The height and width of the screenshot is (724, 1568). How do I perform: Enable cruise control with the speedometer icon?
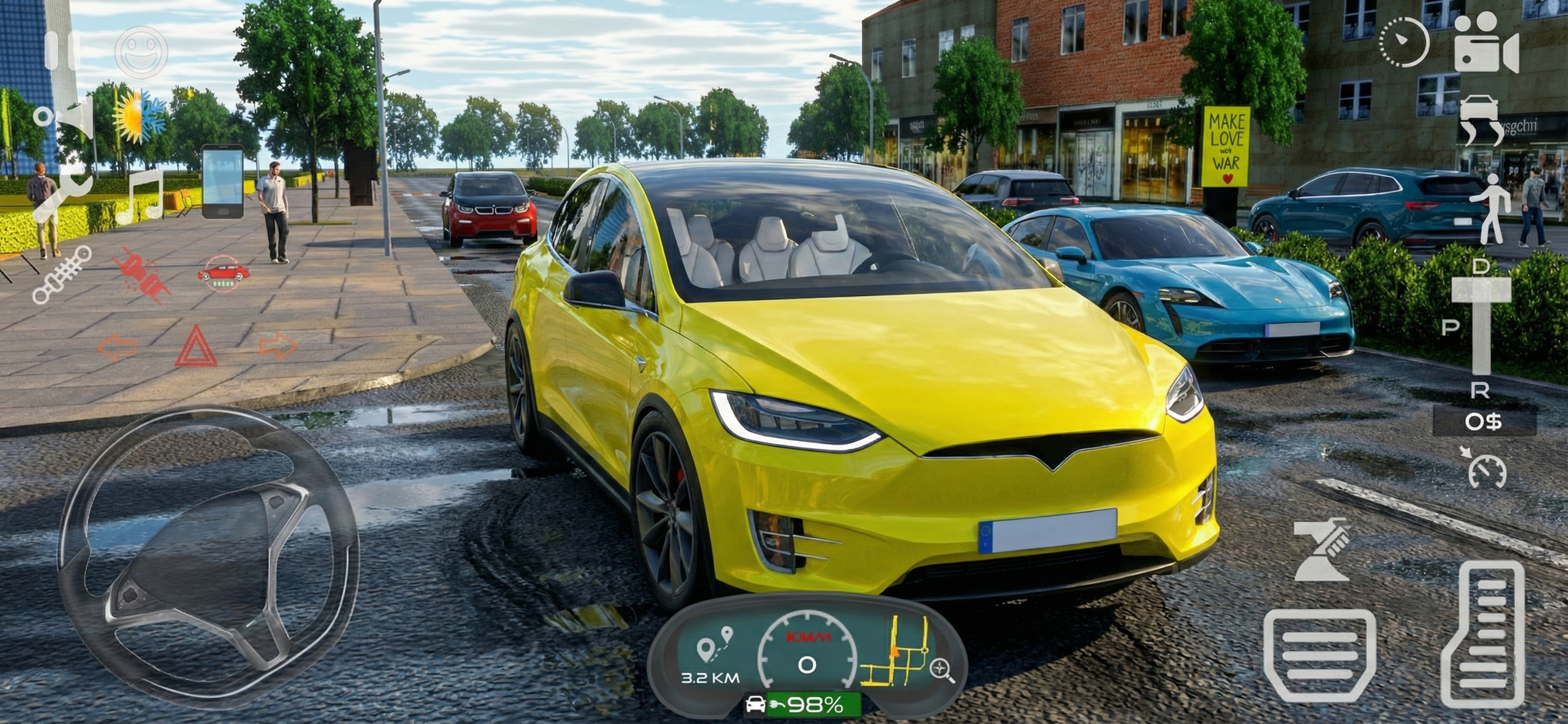[1487, 473]
